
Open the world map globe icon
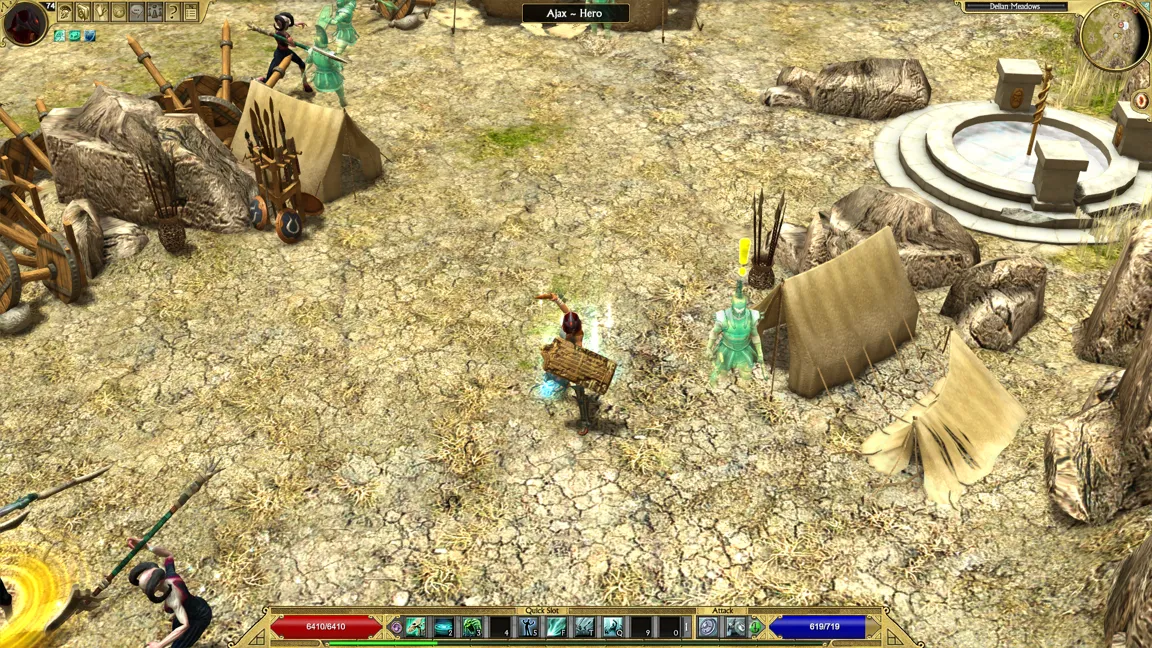(119, 13)
